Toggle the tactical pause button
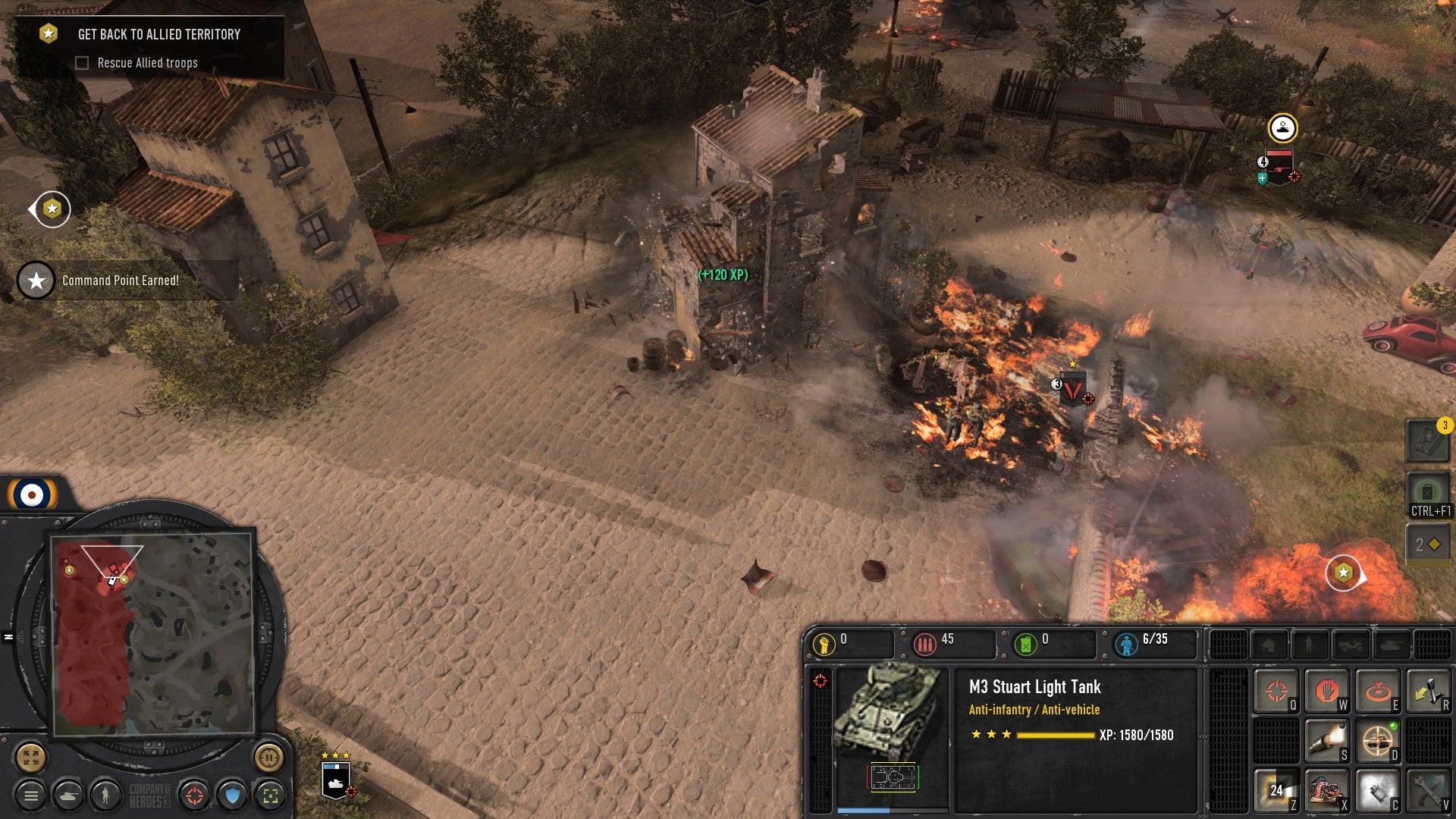 pos(268,757)
